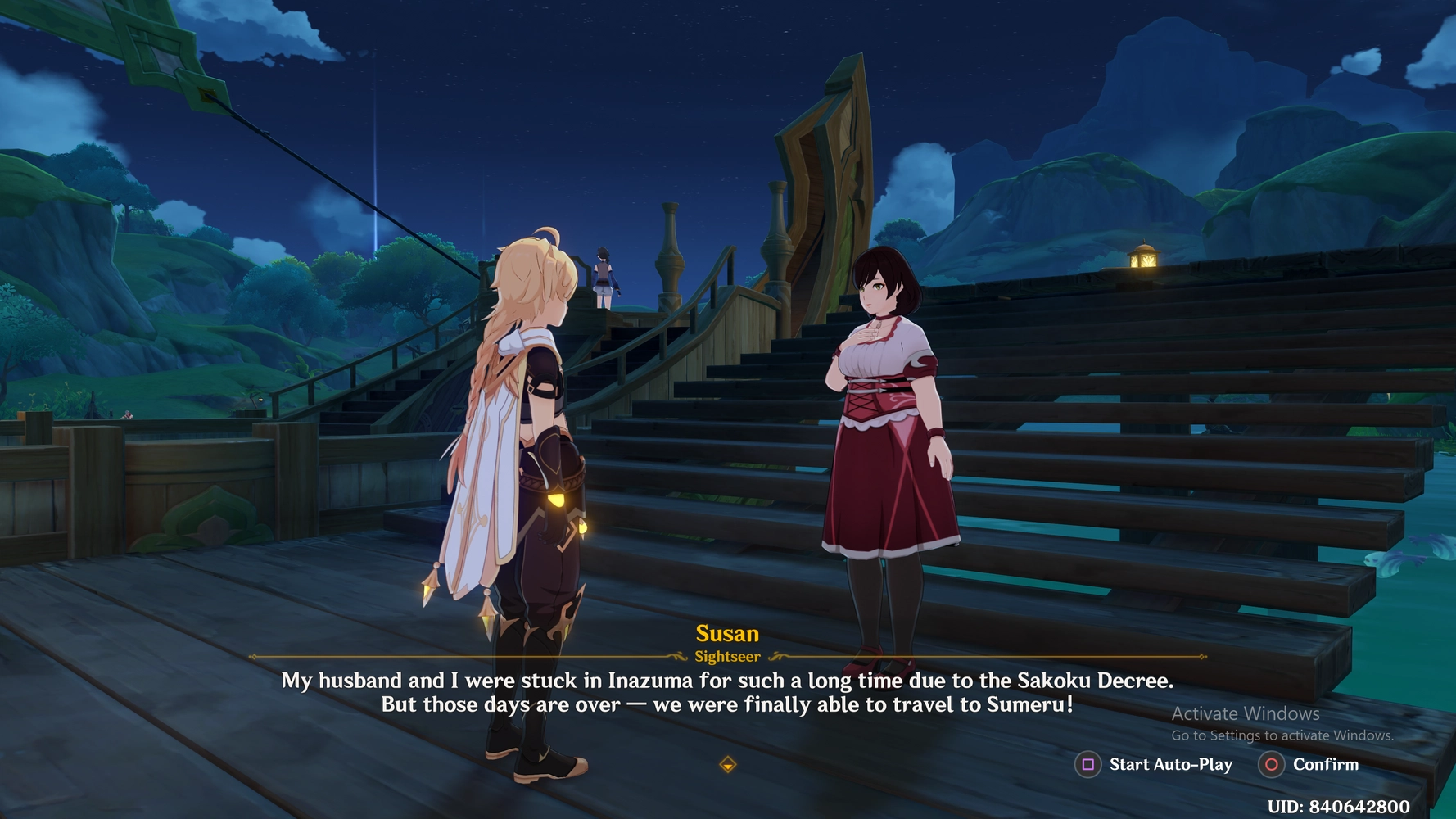Image resolution: width=1456 pixels, height=819 pixels.
Task: Click the Sightseer subtitle under Susan
Action: click(x=726, y=655)
